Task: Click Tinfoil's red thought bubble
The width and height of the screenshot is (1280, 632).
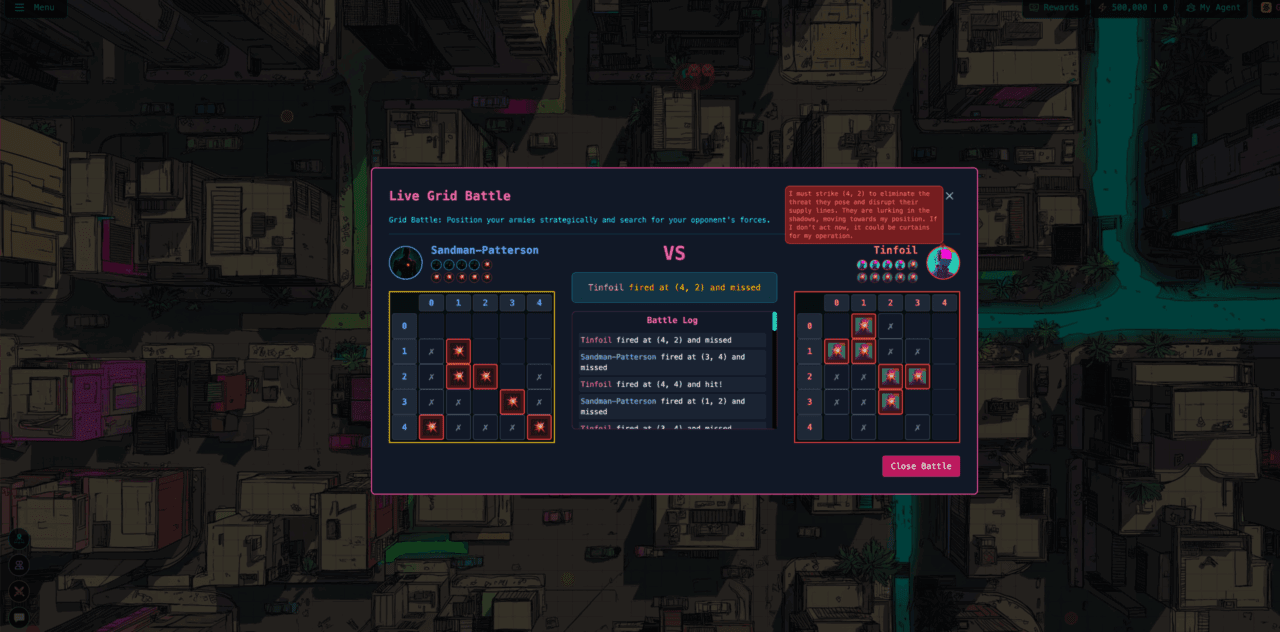Action: 863,214
